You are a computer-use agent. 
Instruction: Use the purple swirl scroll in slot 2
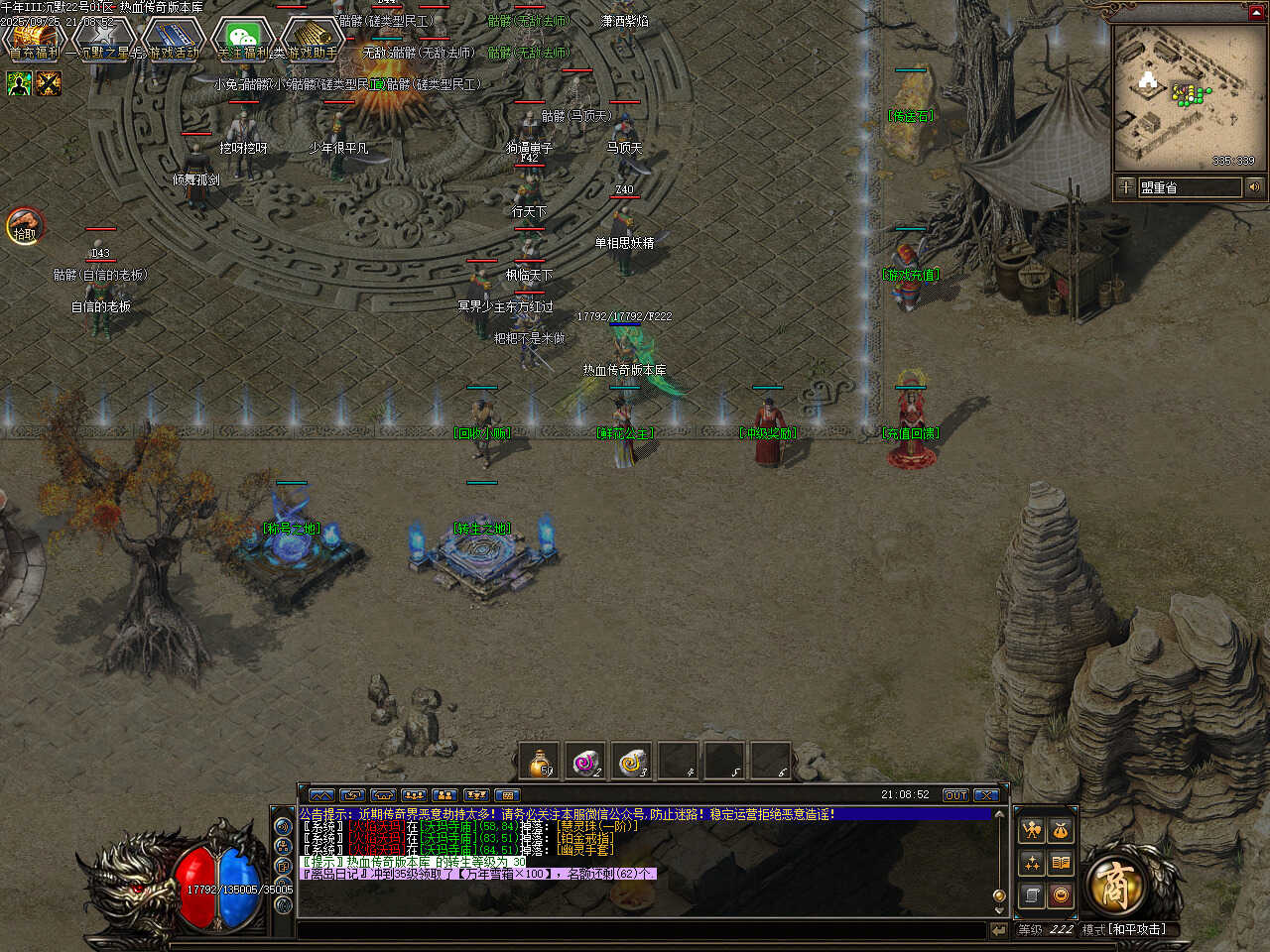[585, 762]
